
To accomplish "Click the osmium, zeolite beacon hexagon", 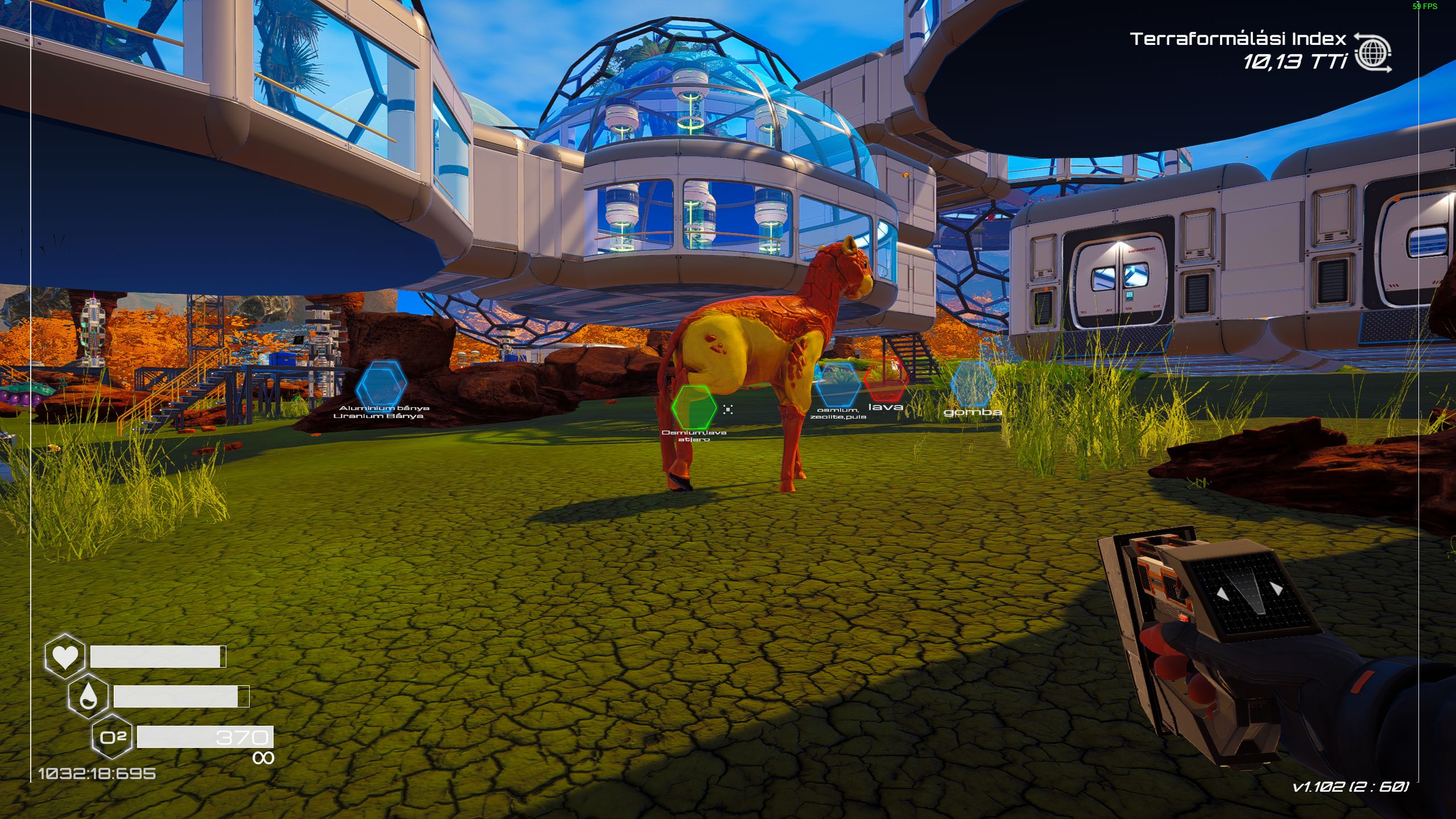I will pos(837,384).
